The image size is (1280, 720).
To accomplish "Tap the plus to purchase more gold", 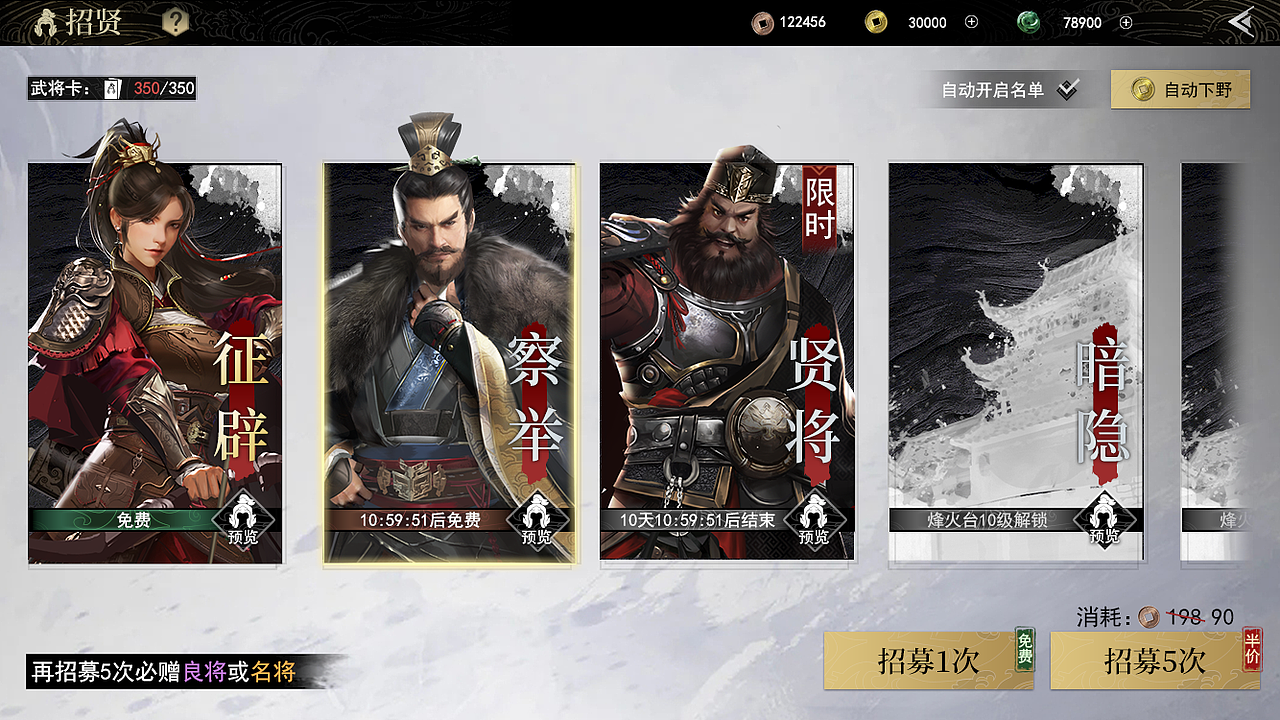I will pos(971,22).
